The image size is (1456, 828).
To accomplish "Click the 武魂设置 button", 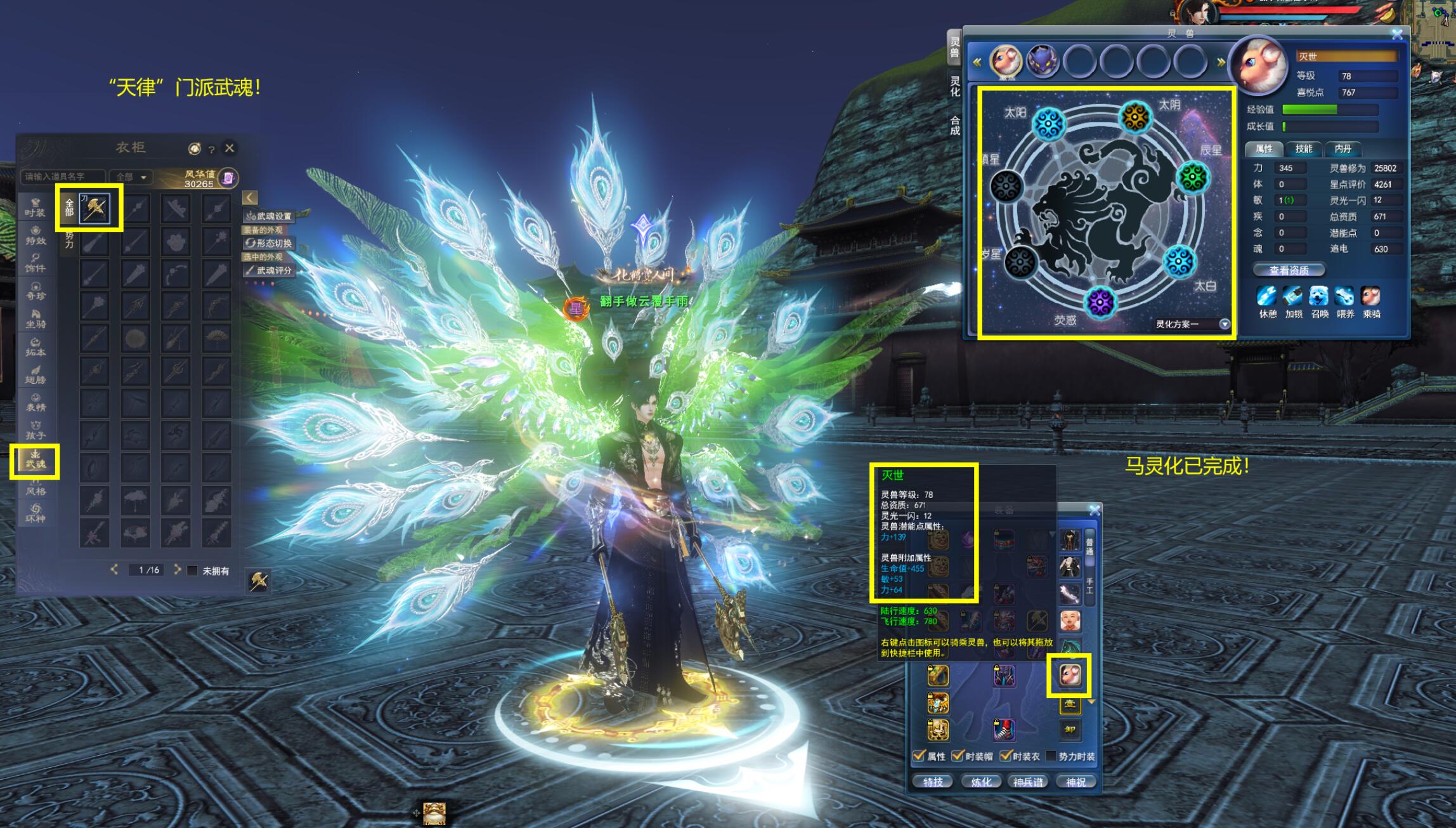I will tap(270, 216).
